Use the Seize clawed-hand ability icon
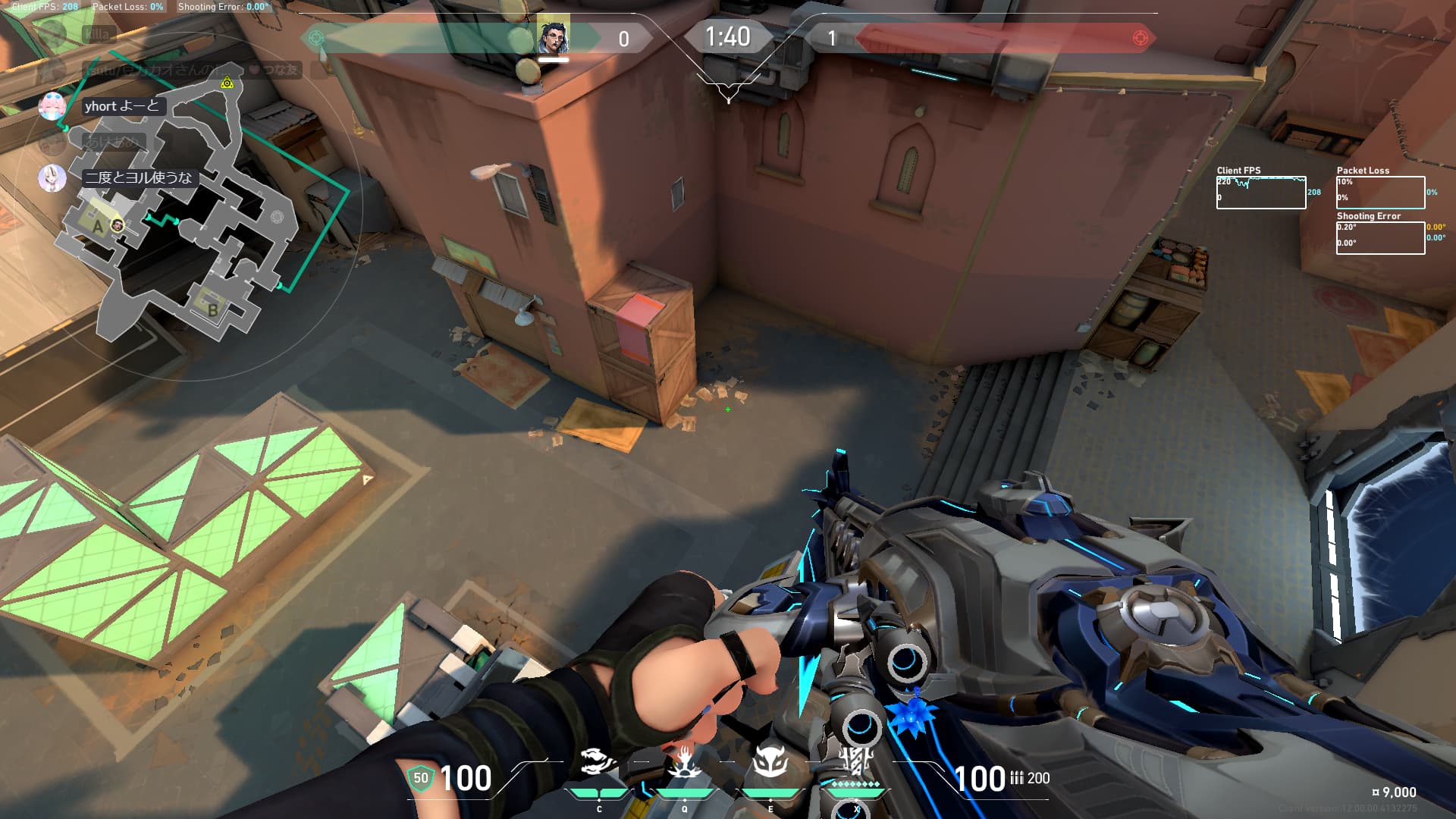1456x819 pixels. point(683,762)
